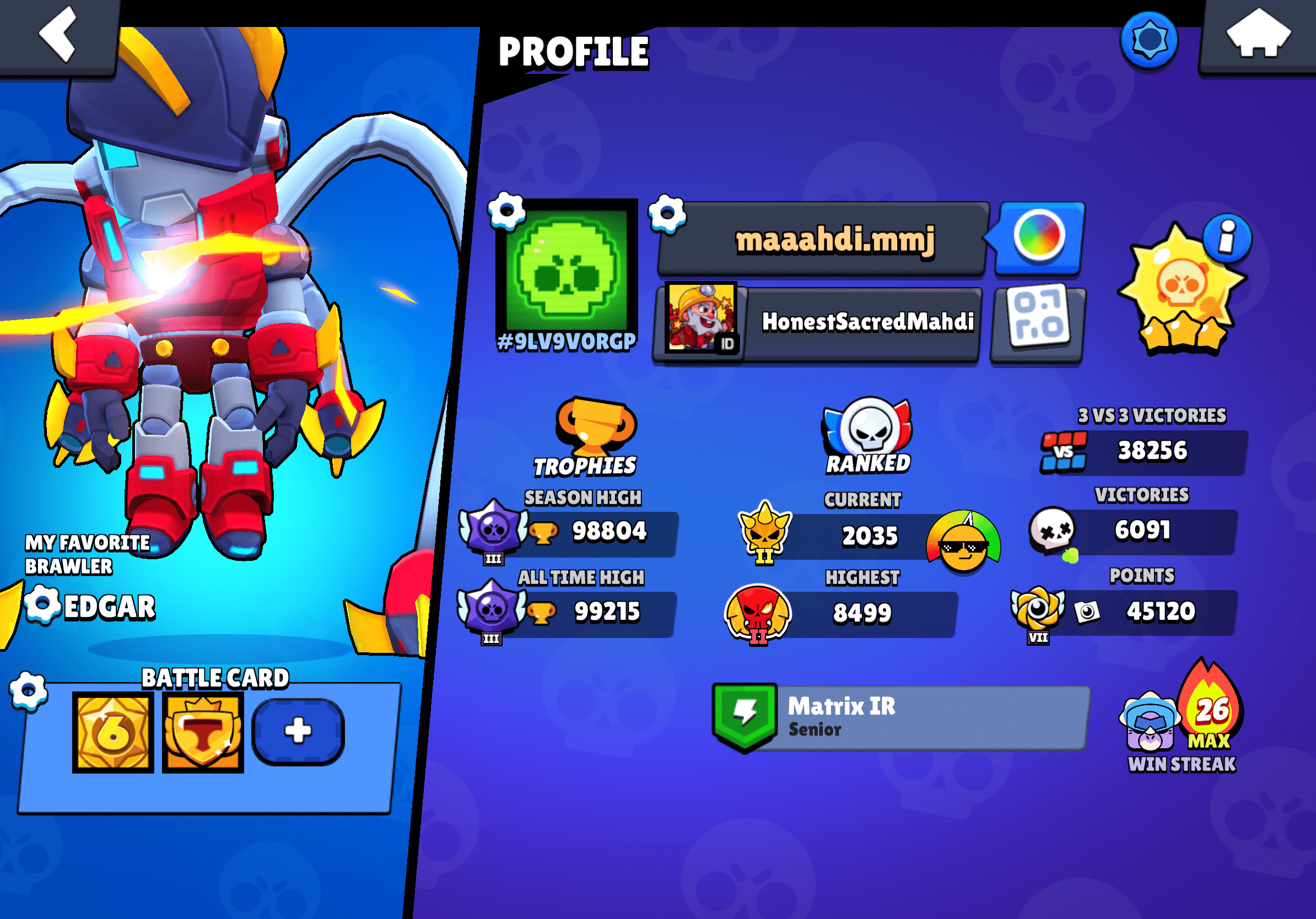1316x919 pixels.
Task: Change favorite brawler Edgar
Action: 42,604
